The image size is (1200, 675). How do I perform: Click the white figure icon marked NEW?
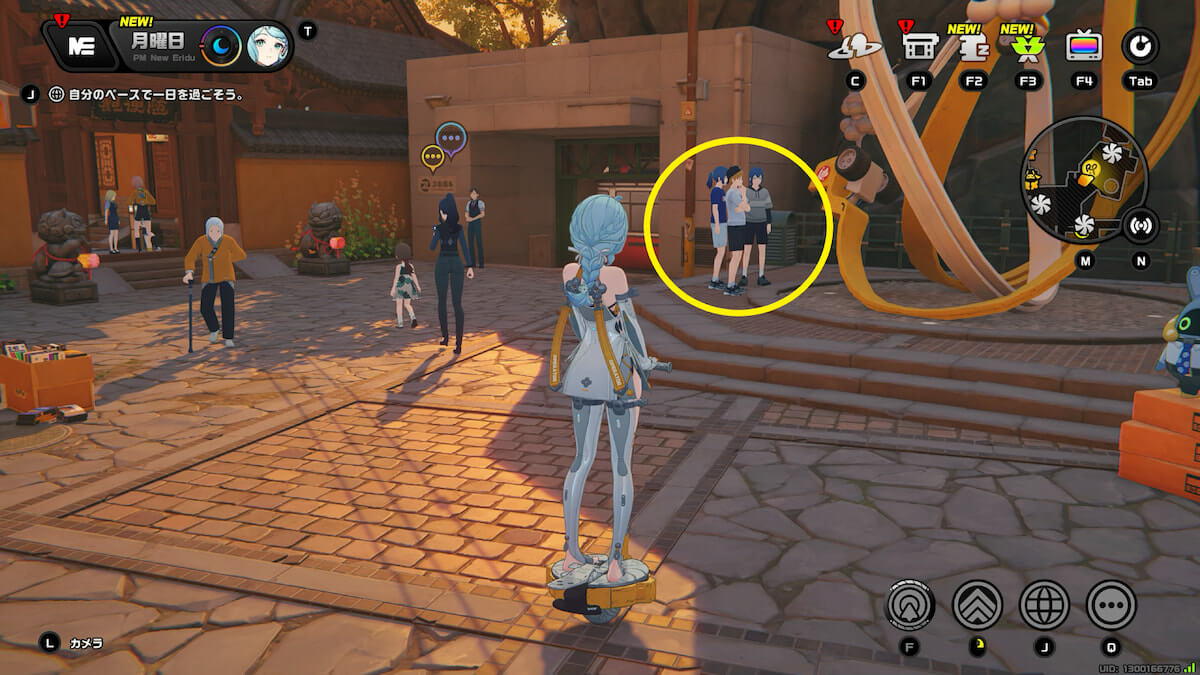(971, 46)
